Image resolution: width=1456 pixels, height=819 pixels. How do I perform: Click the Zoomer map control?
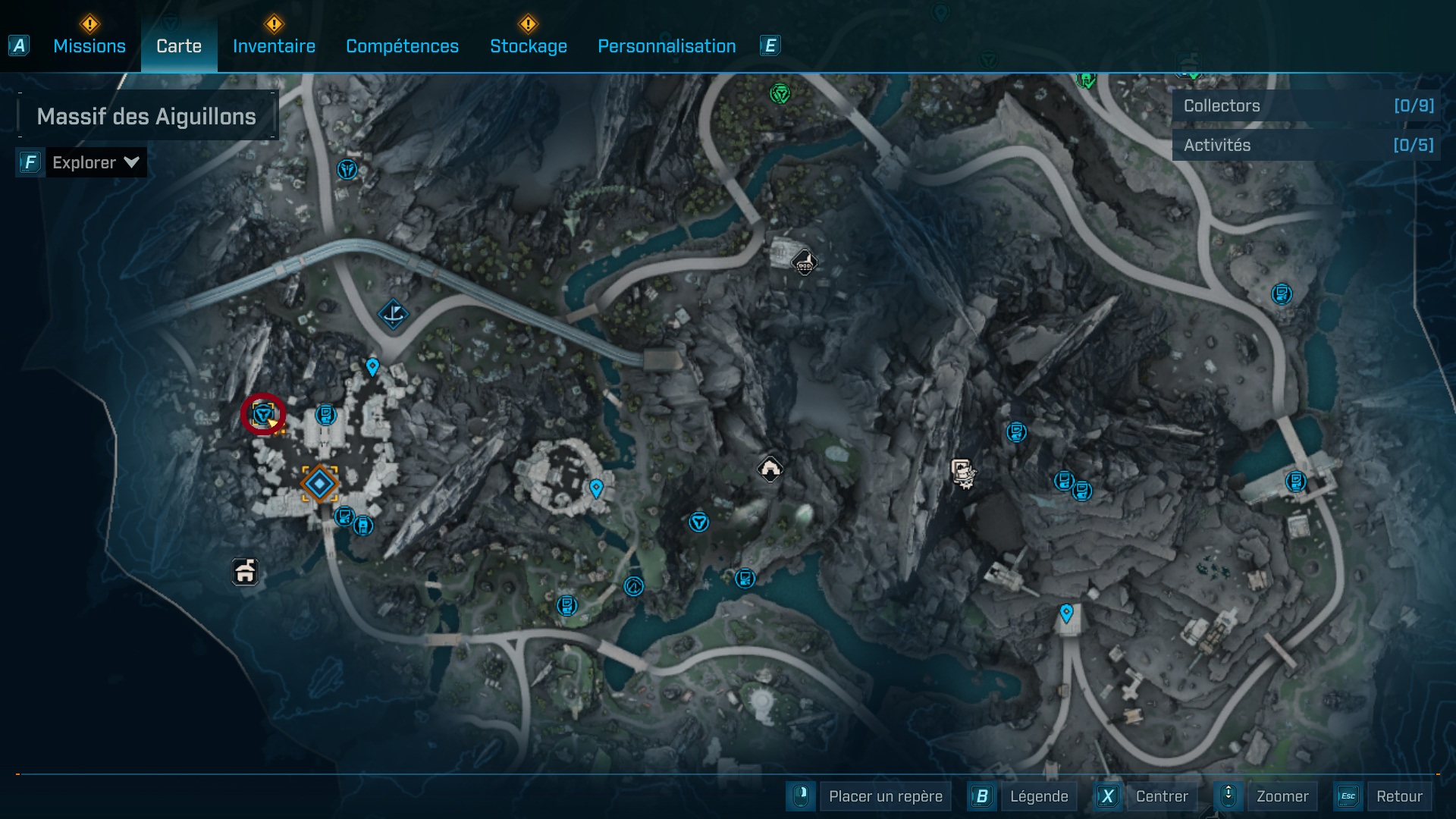[1282, 796]
